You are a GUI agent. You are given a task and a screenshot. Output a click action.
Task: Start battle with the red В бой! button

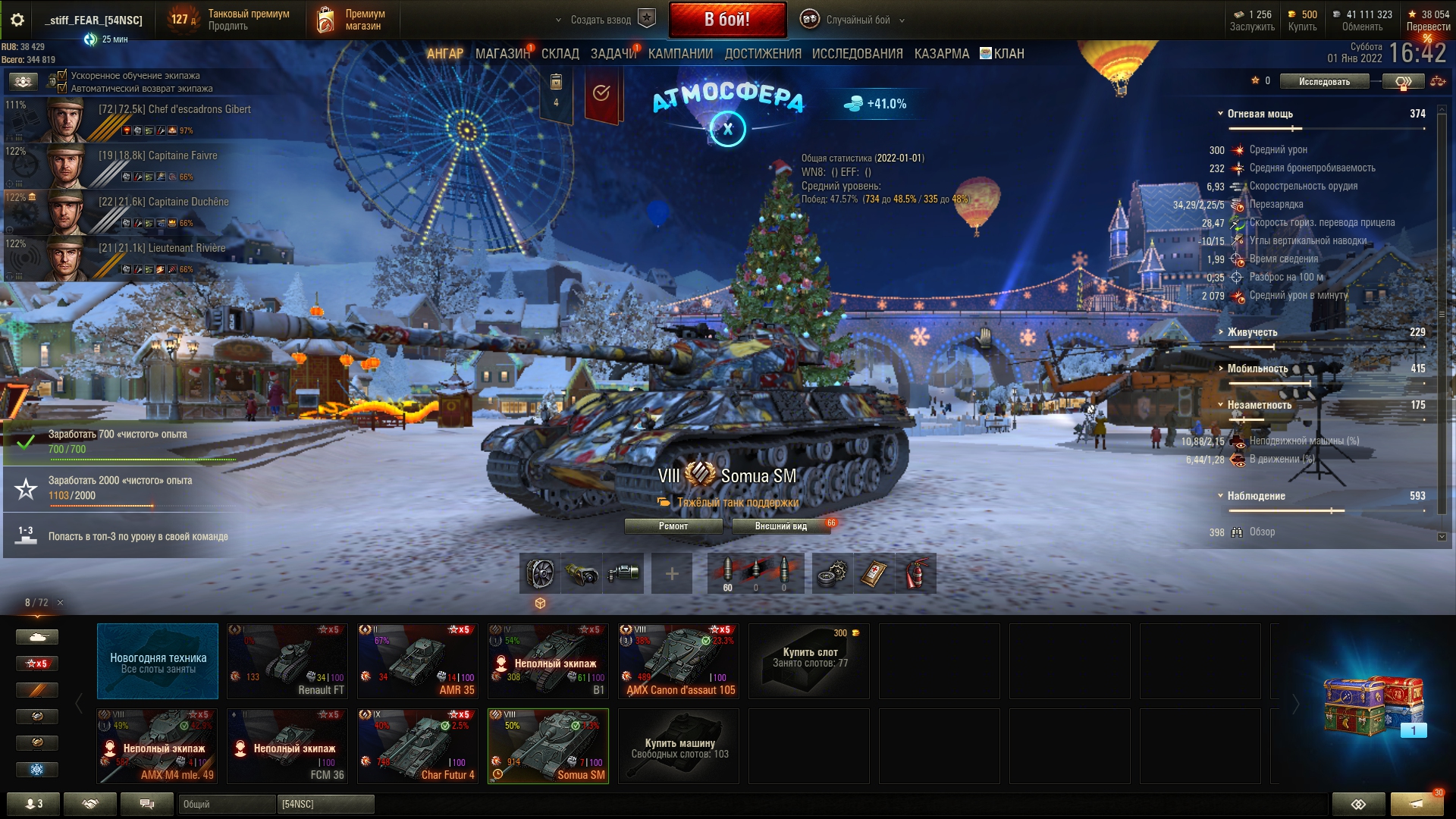(726, 20)
